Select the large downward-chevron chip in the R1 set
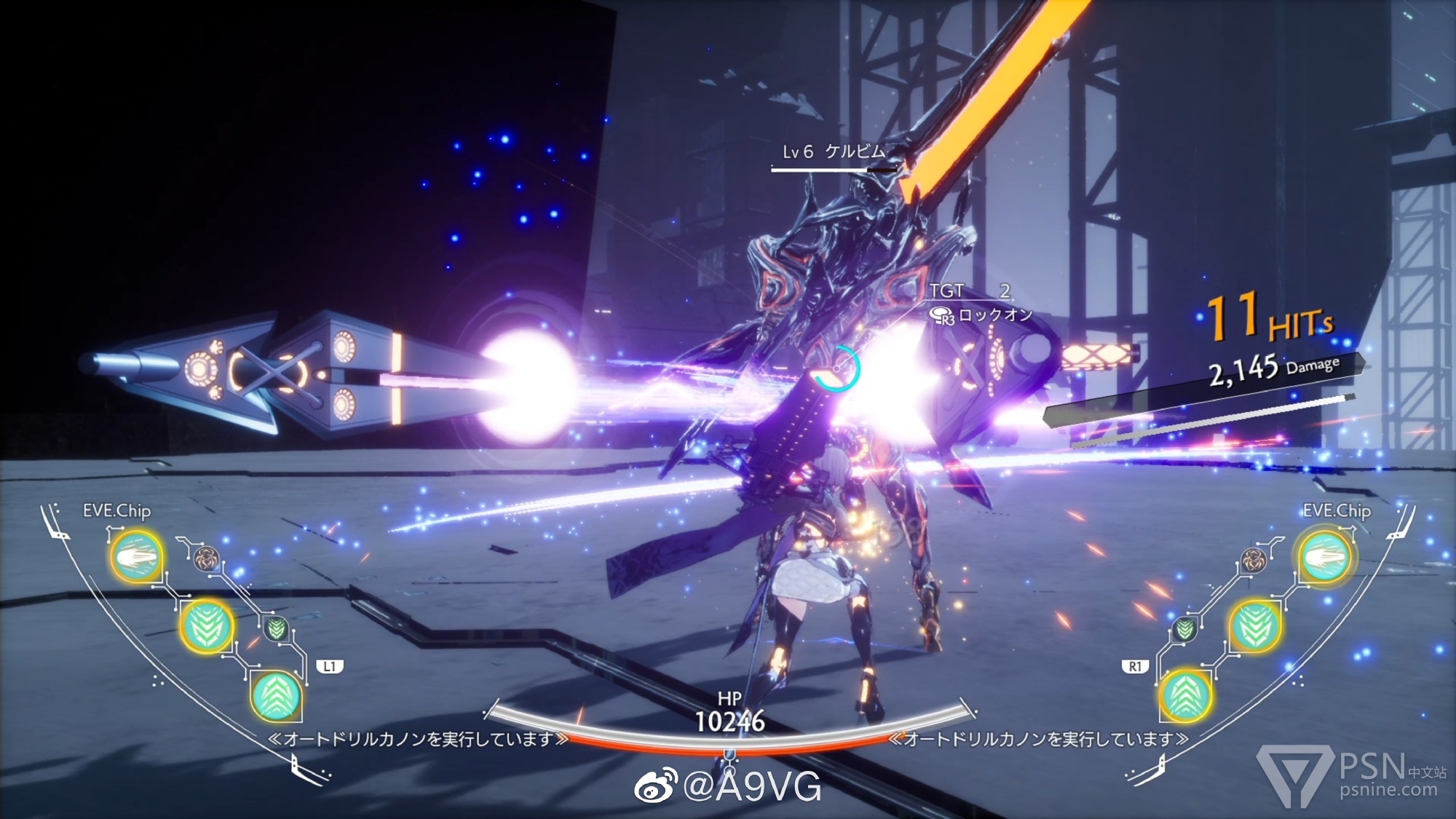Screen dimensions: 1456x819 1254,626
